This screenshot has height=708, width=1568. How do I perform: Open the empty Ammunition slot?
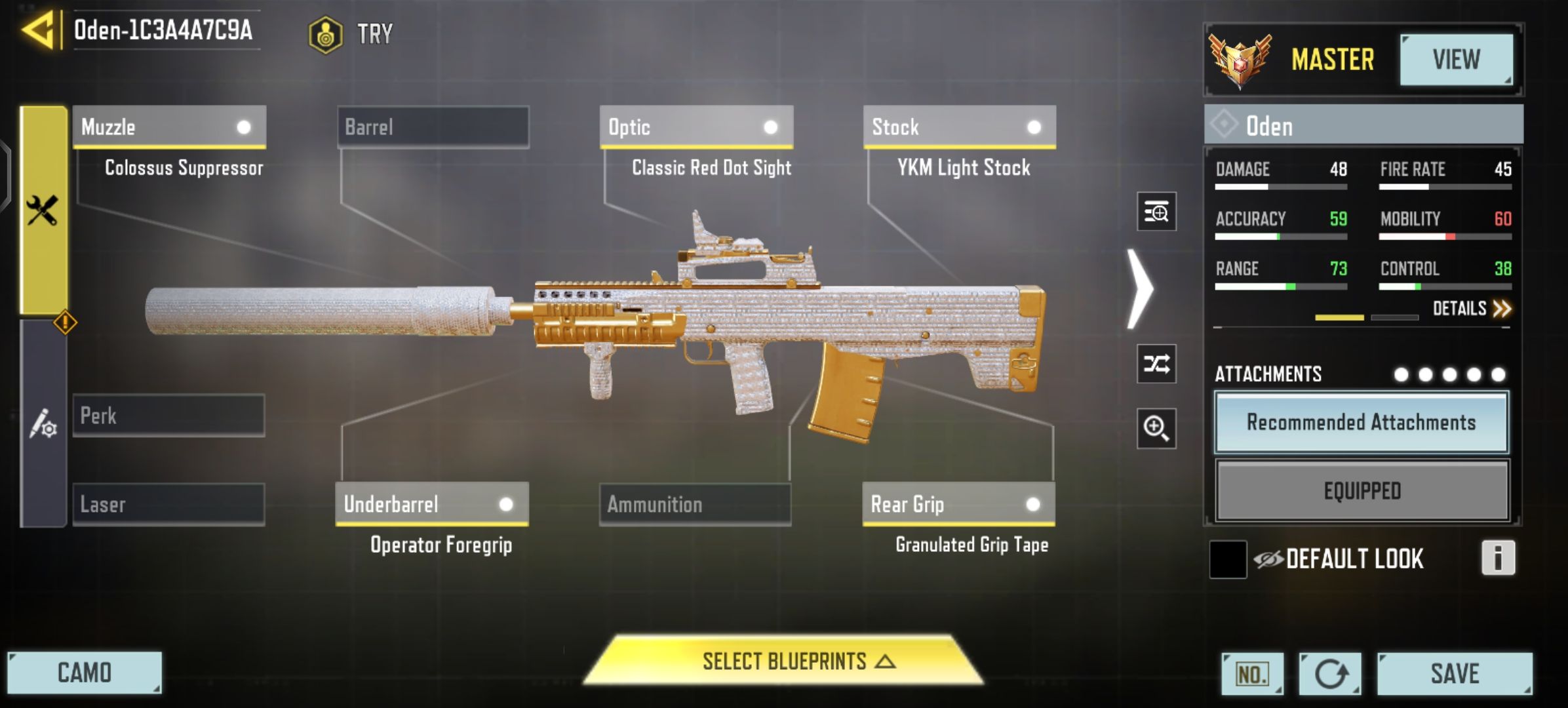coord(695,505)
